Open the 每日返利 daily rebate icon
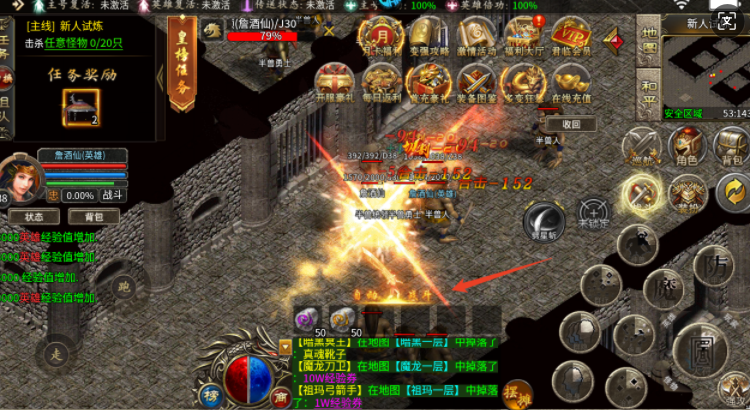The width and height of the screenshot is (750, 410). click(x=380, y=84)
